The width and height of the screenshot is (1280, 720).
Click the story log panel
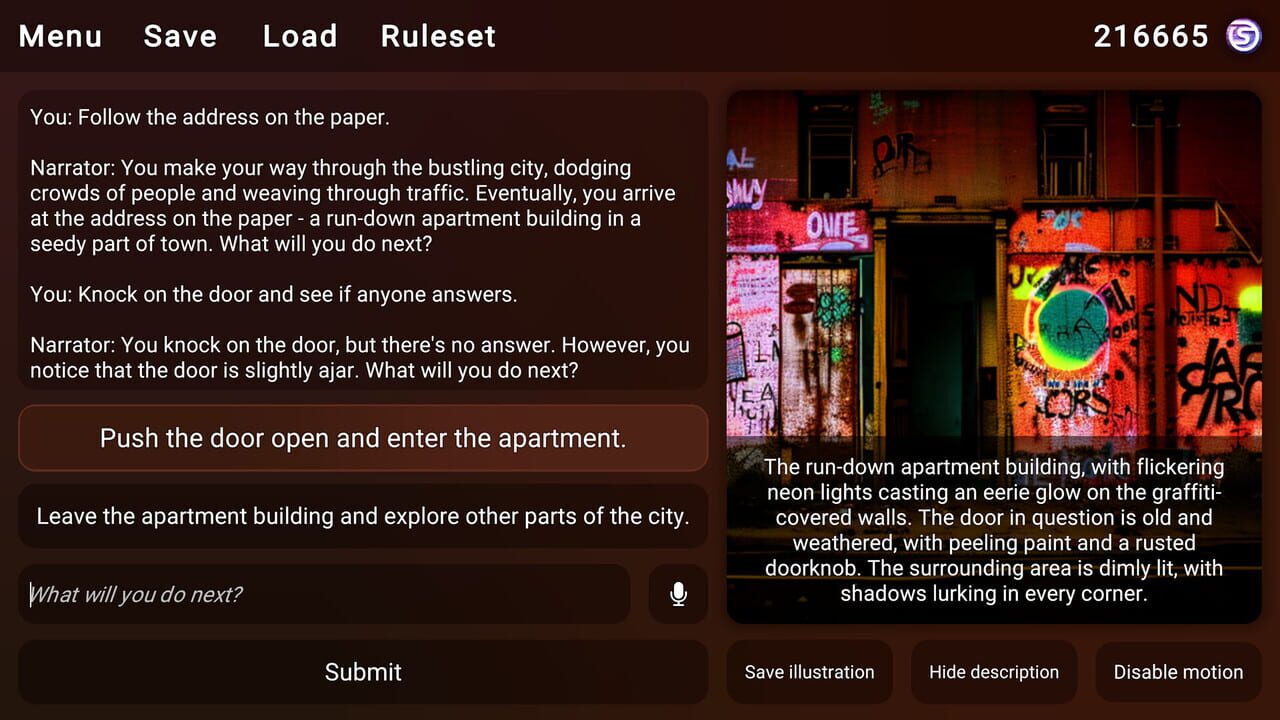pos(362,240)
